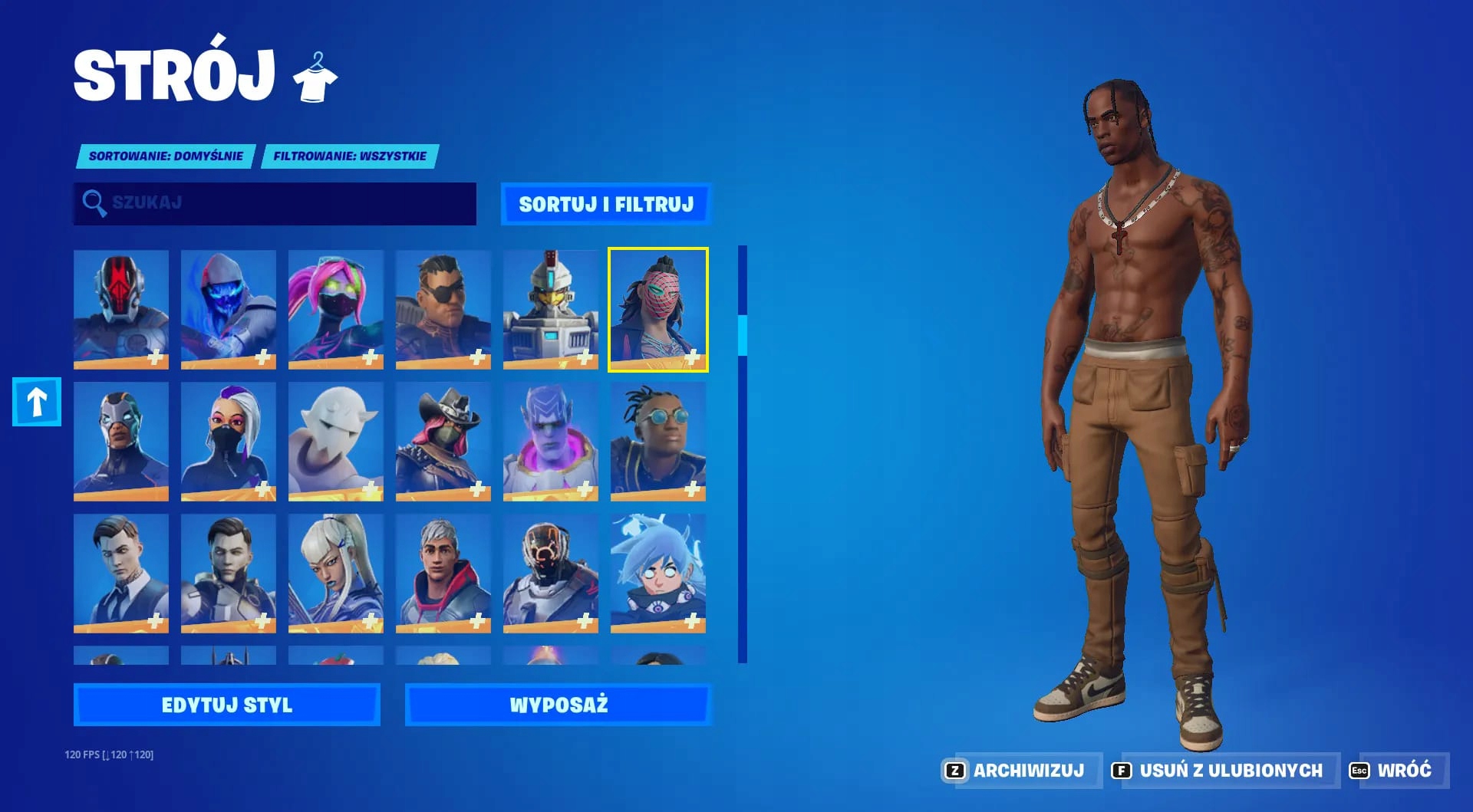Image resolution: width=1473 pixels, height=812 pixels.
Task: Open the Filtrowanie: Wszystkie selector
Action: (x=349, y=156)
